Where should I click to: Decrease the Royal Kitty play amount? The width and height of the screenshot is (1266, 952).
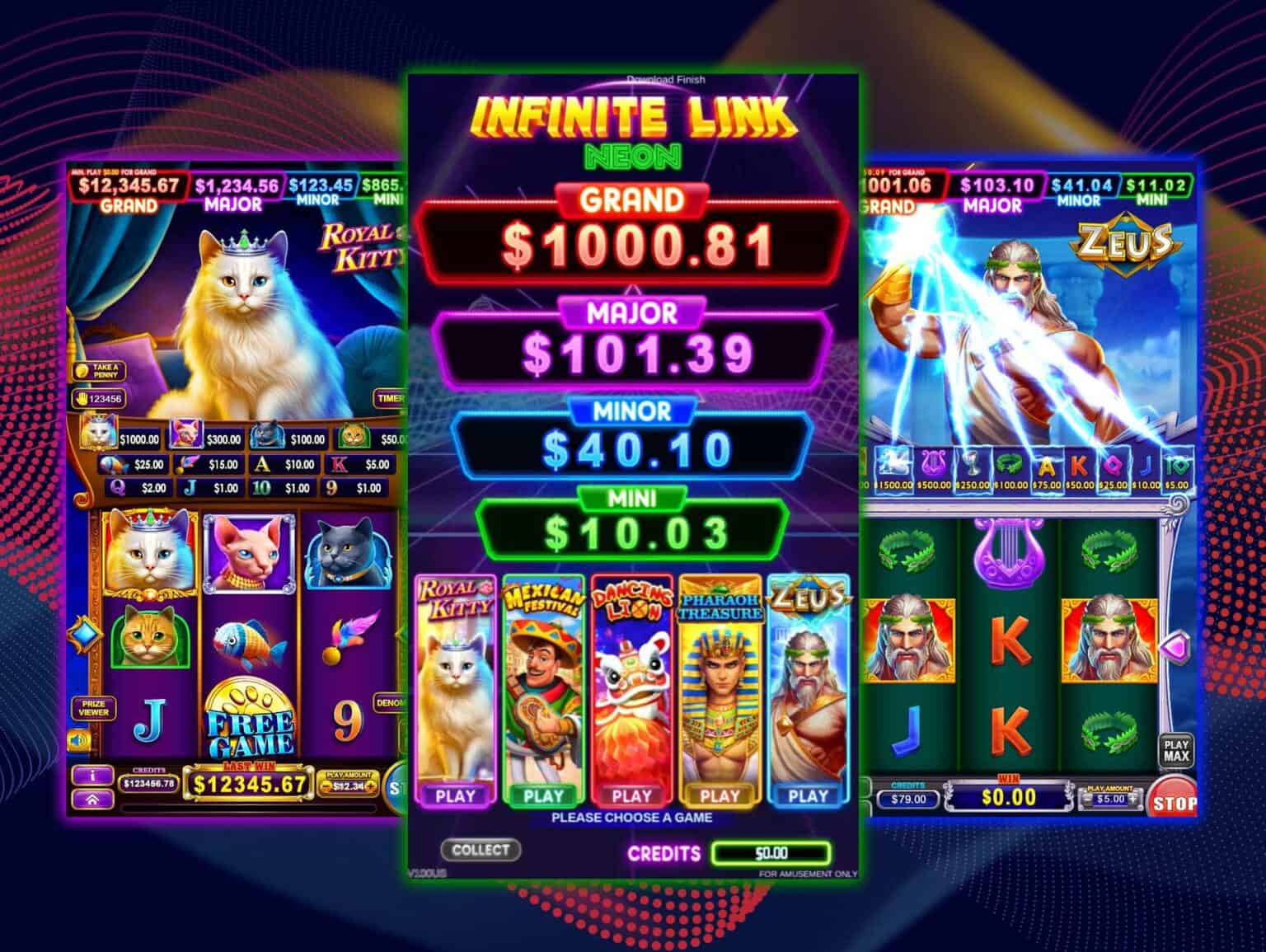pos(325,786)
